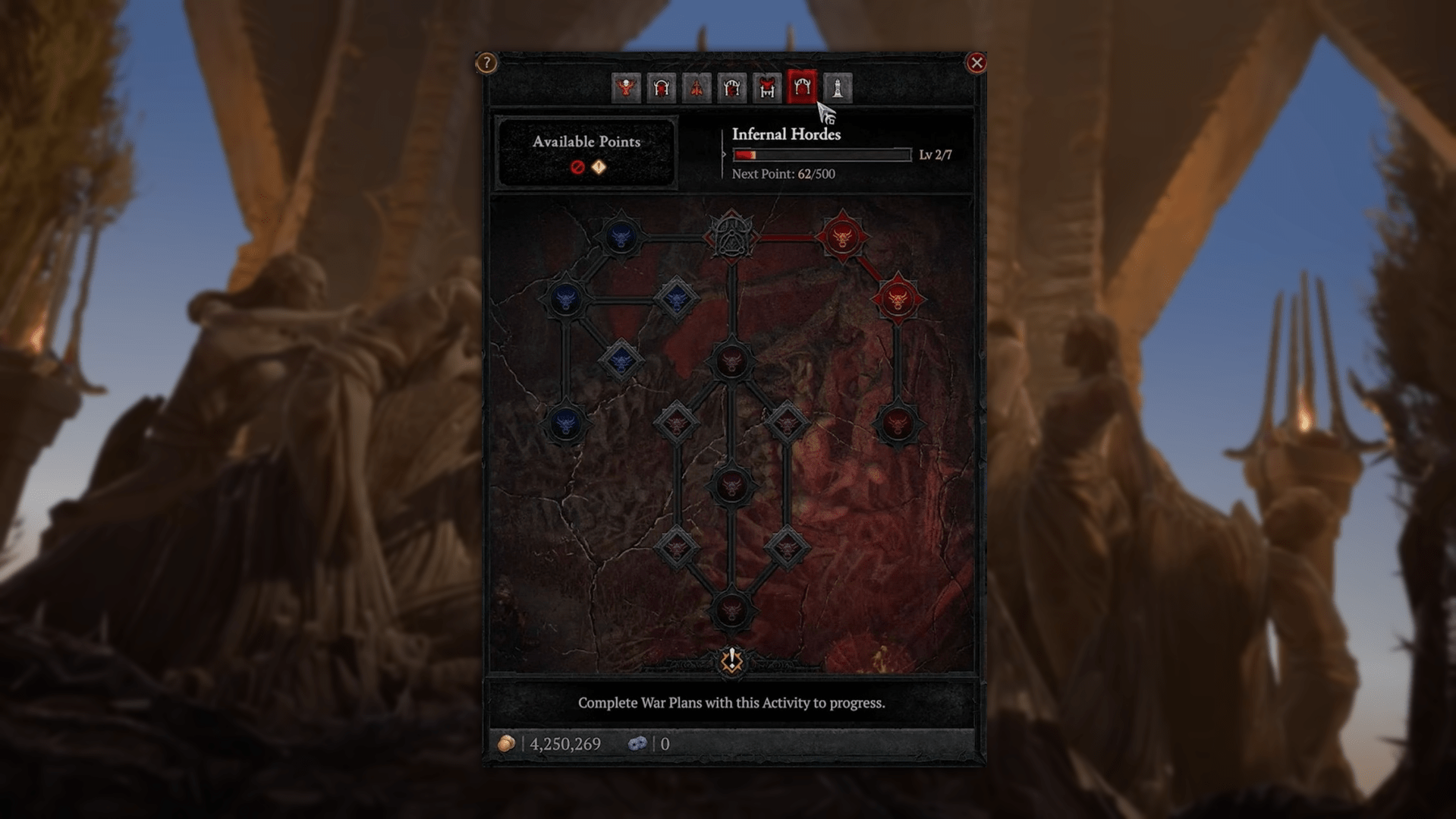The width and height of the screenshot is (1456, 819).
Task: Click the blue currency icon showing 0
Action: pyautogui.click(x=639, y=744)
